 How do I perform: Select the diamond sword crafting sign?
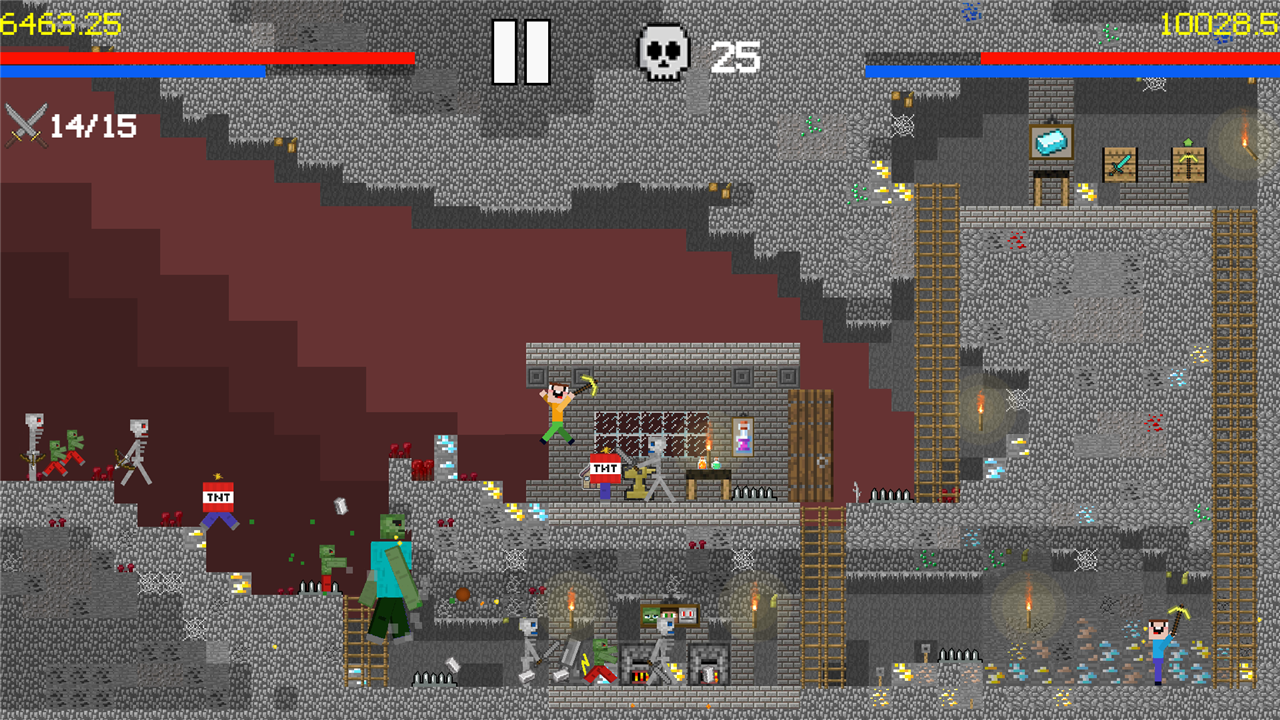pyautogui.click(x=1118, y=162)
